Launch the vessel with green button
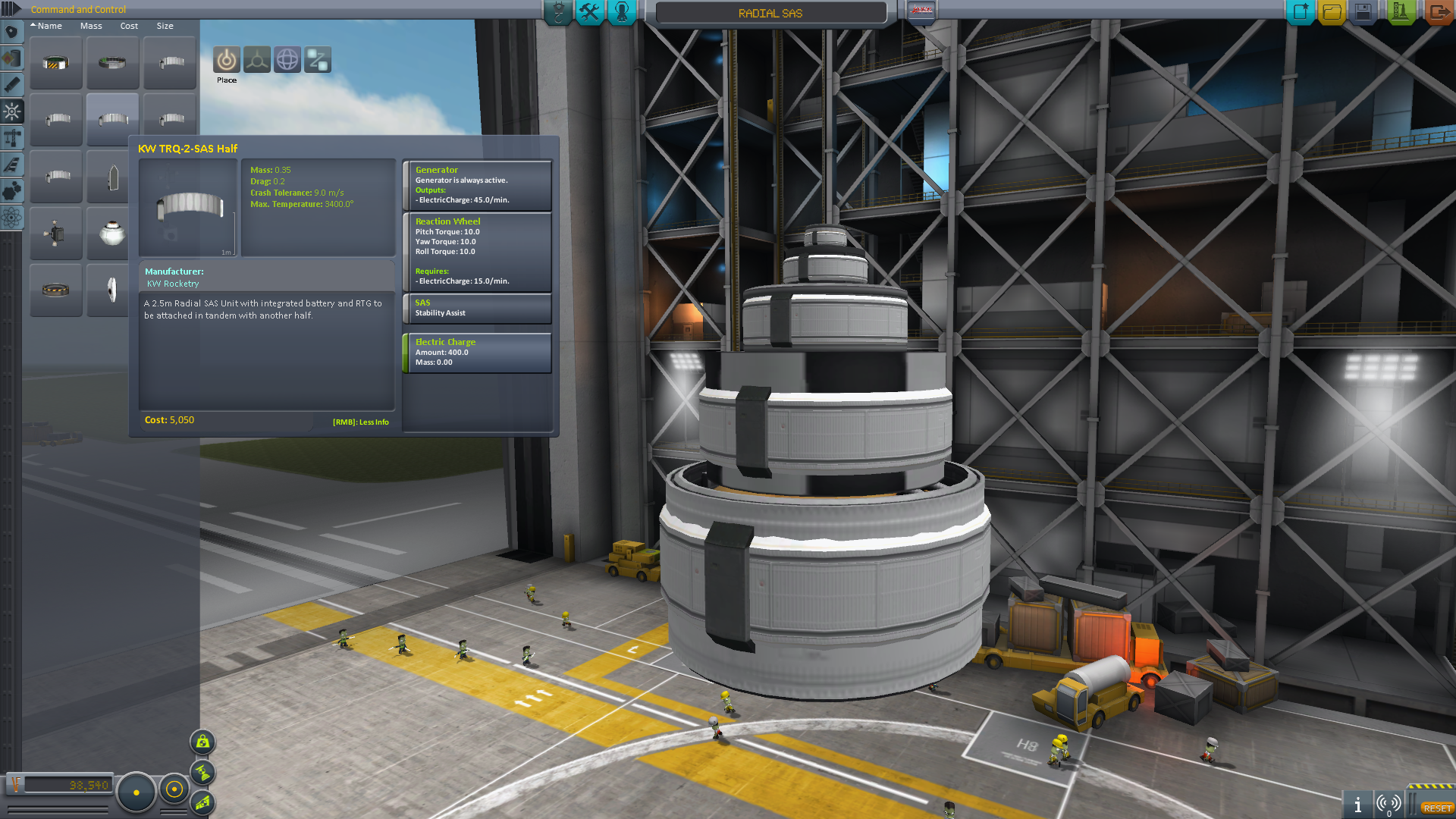 pos(1400,12)
